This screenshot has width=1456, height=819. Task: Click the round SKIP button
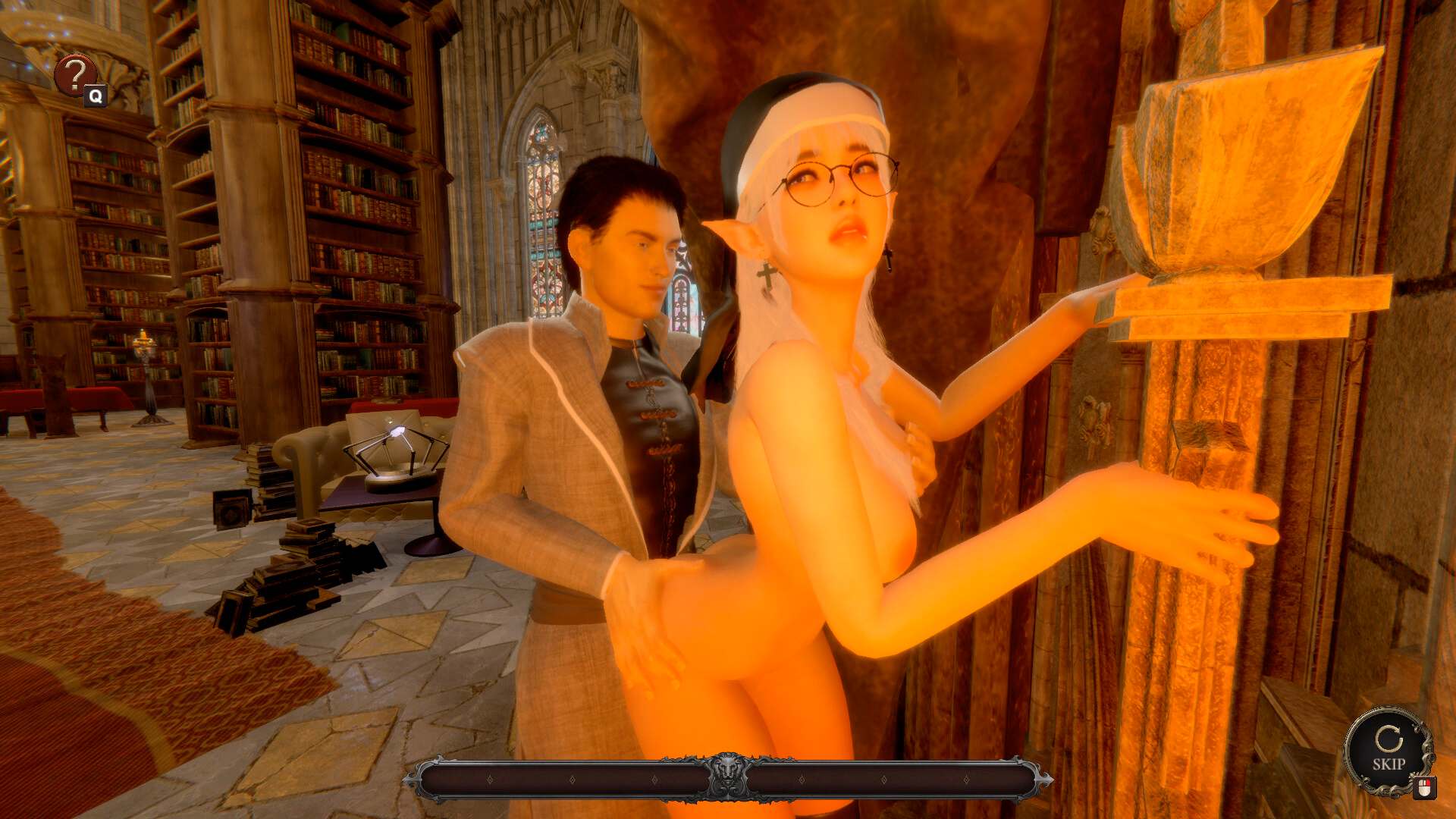pyautogui.click(x=1388, y=750)
